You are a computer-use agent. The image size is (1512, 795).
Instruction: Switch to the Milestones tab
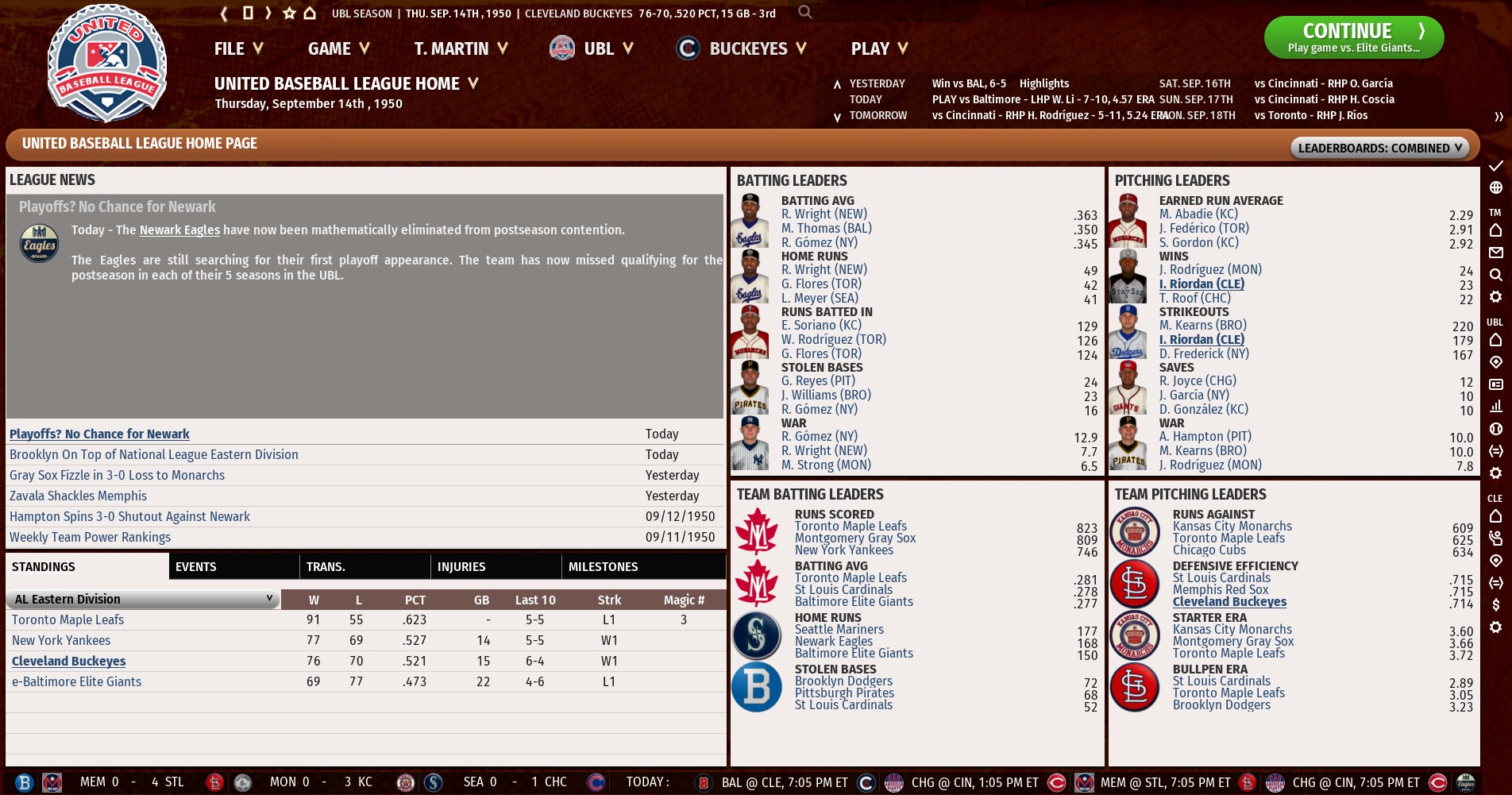pyautogui.click(x=603, y=566)
